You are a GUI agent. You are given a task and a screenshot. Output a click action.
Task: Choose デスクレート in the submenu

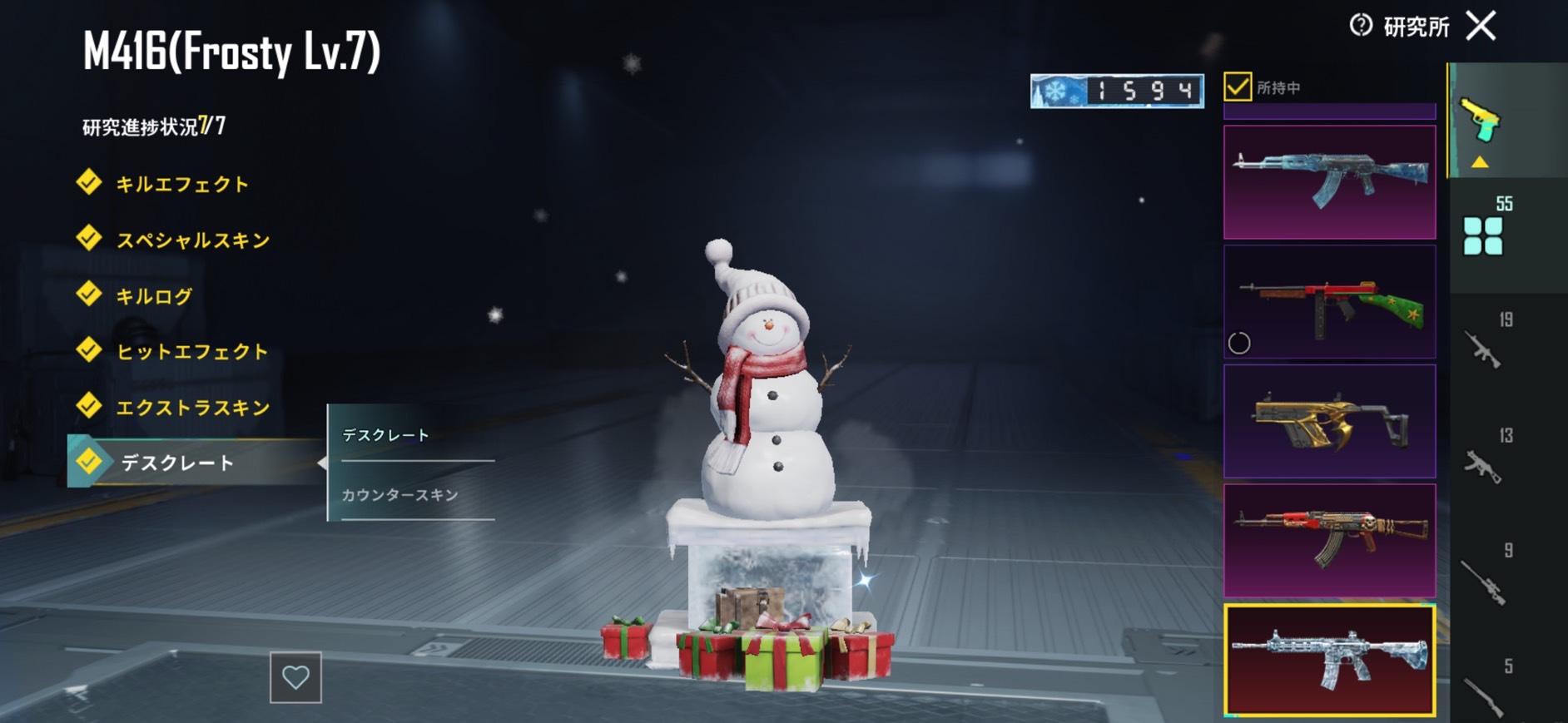point(386,435)
